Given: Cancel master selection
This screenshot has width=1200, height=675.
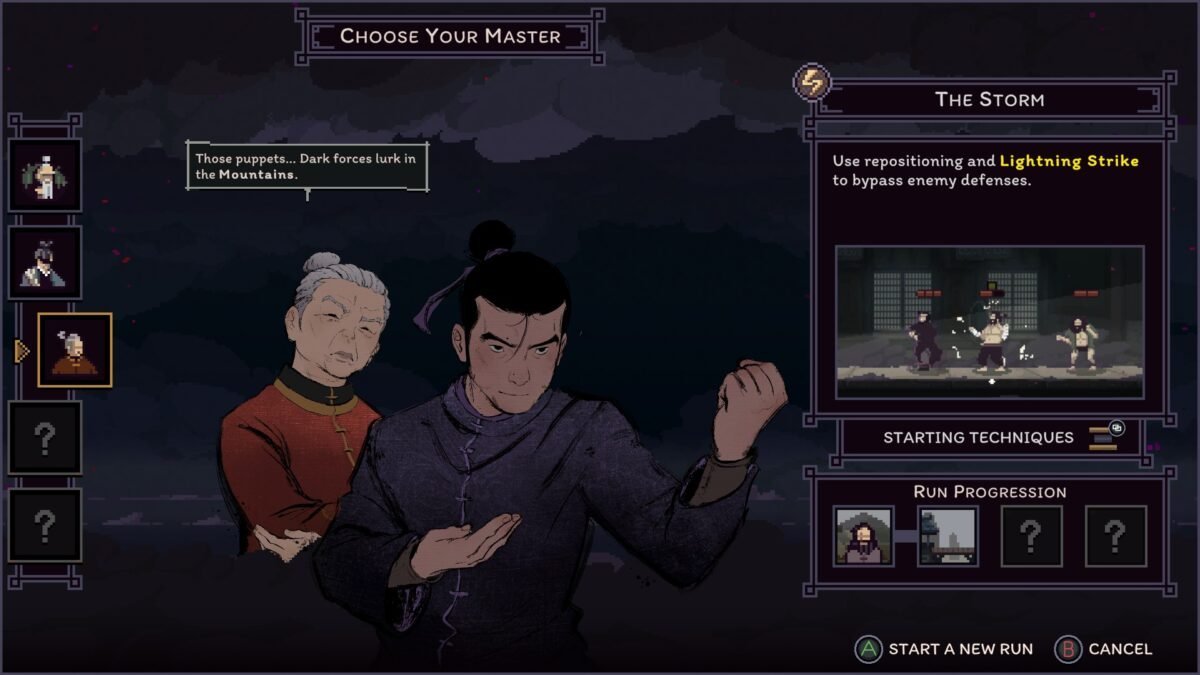Looking at the screenshot, I should coord(1104,649).
